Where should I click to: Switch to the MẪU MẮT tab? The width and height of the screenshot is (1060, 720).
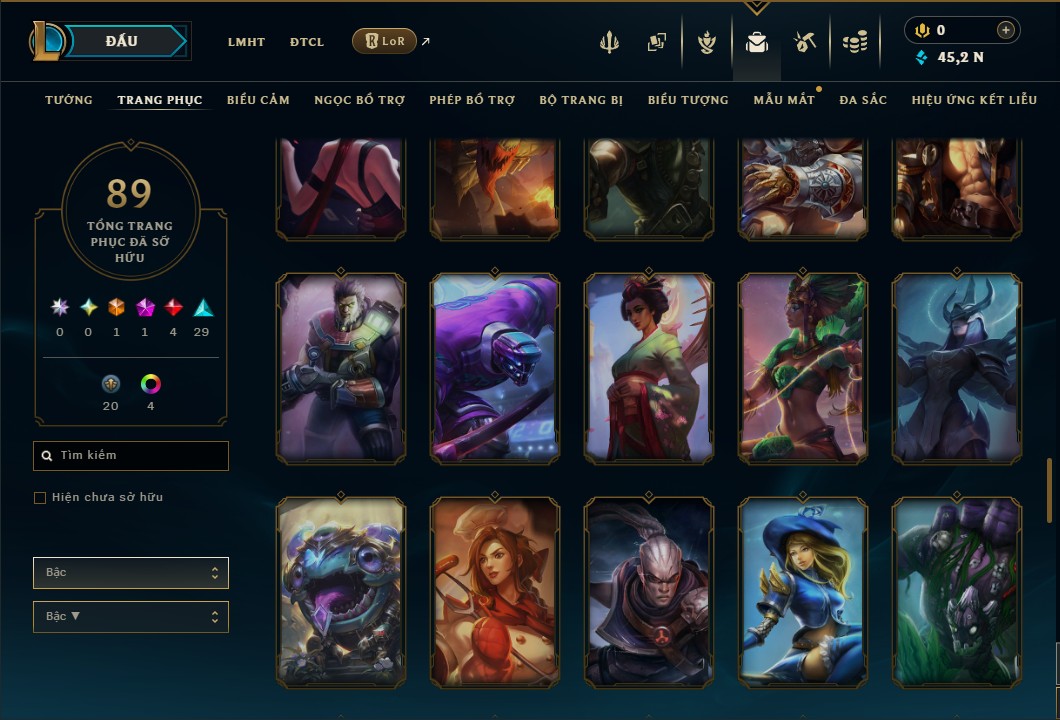(784, 100)
